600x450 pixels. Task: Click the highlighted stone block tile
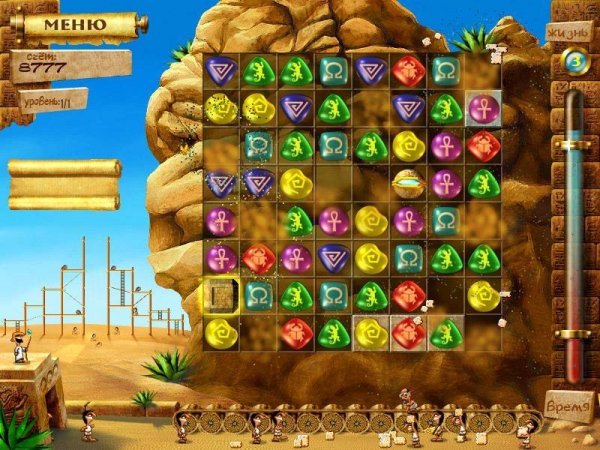(x=220, y=295)
